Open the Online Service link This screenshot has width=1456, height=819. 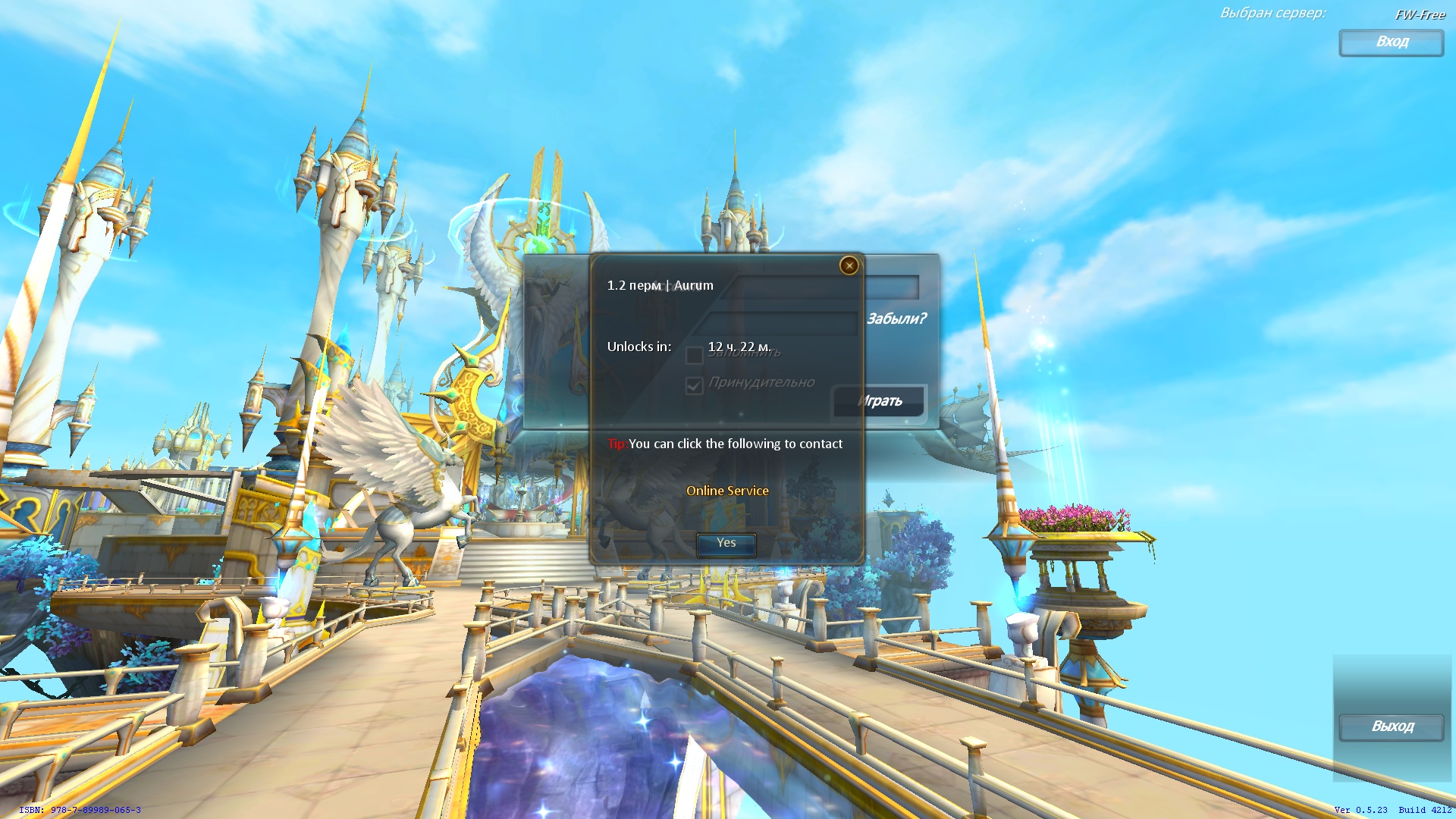tap(727, 491)
